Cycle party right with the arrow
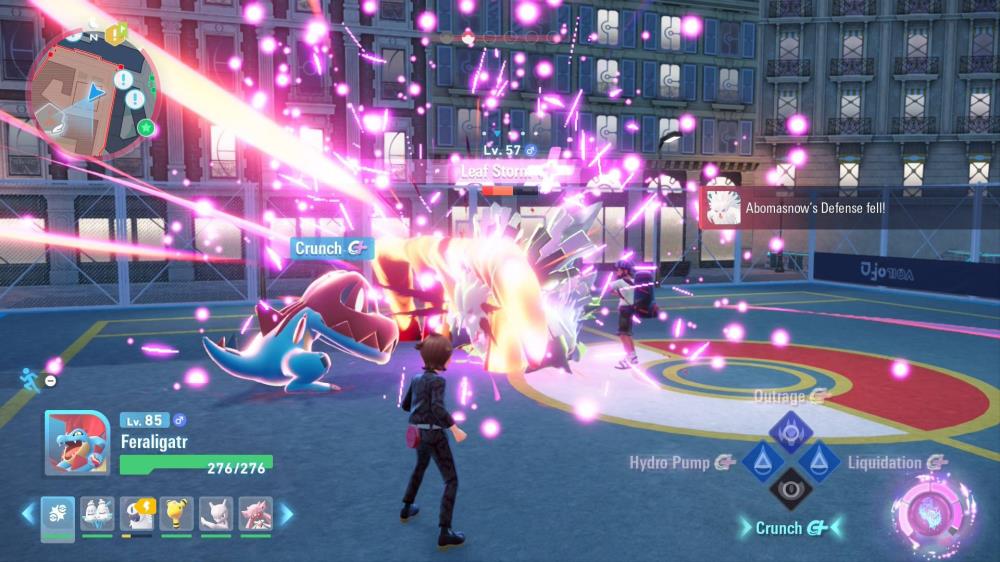 pos(287,514)
